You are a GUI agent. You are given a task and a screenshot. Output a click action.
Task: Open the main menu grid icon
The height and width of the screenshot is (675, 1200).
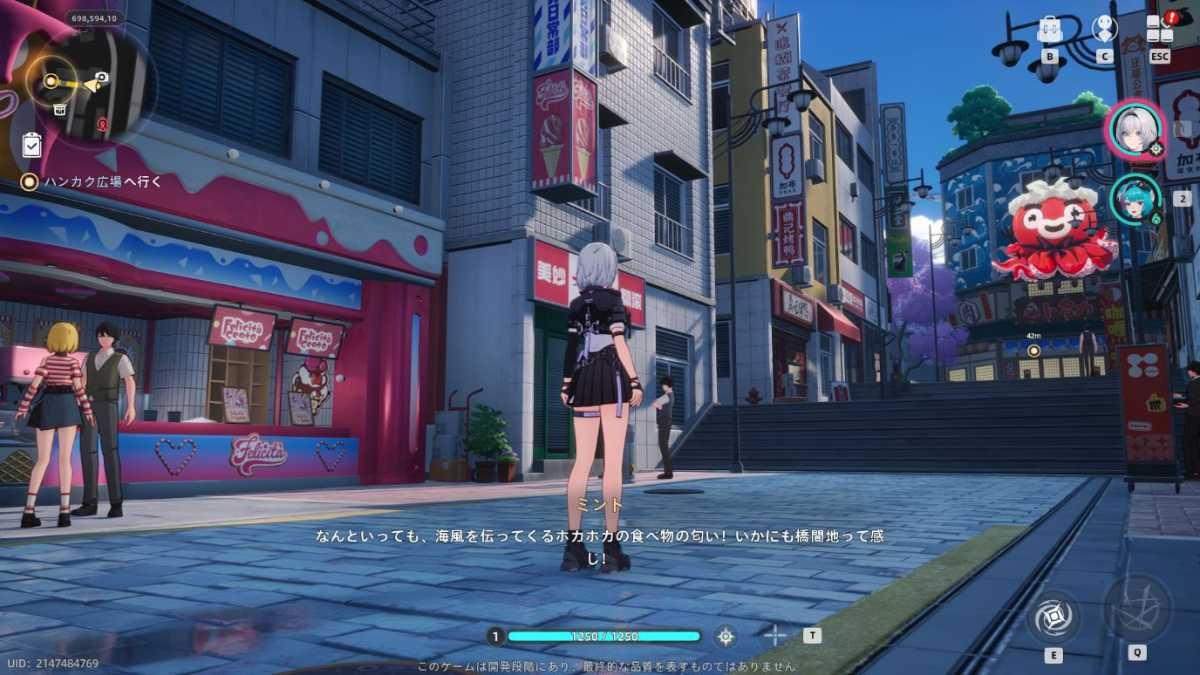1159,28
